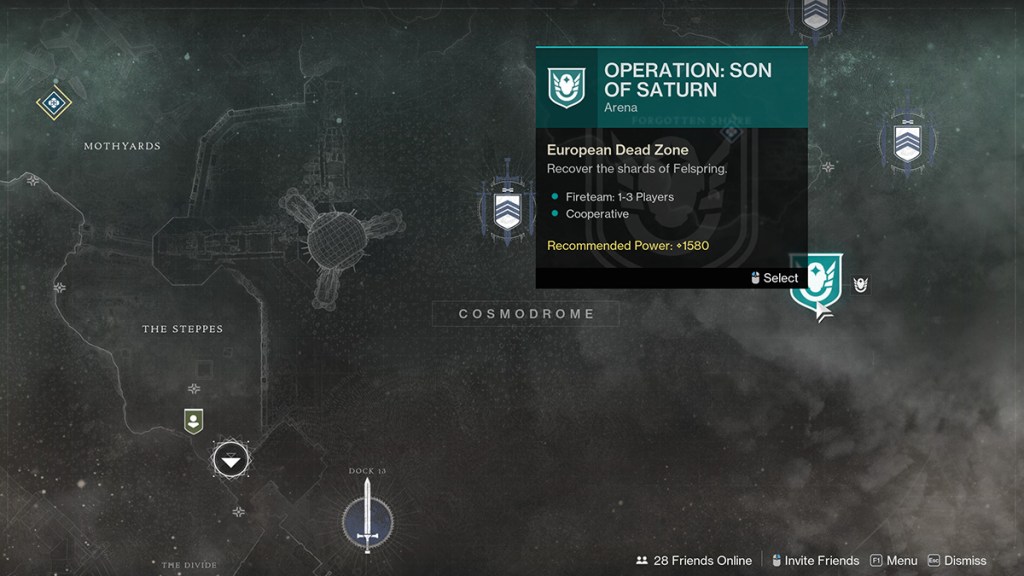1024x576 pixels.
Task: Select the gold diamond marker above Mothyards
Action: [53, 102]
